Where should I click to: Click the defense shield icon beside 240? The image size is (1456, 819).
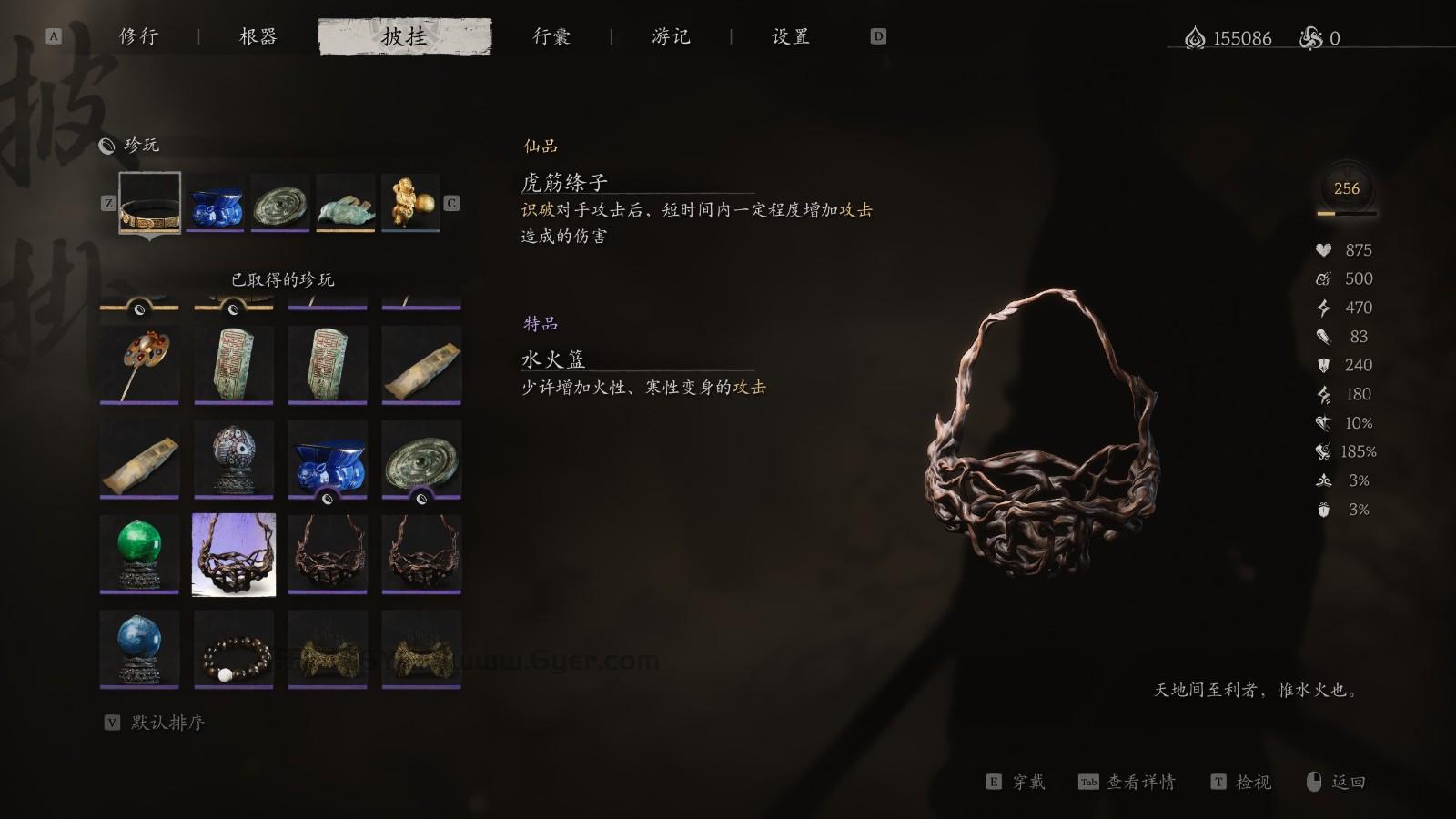(x=1324, y=366)
